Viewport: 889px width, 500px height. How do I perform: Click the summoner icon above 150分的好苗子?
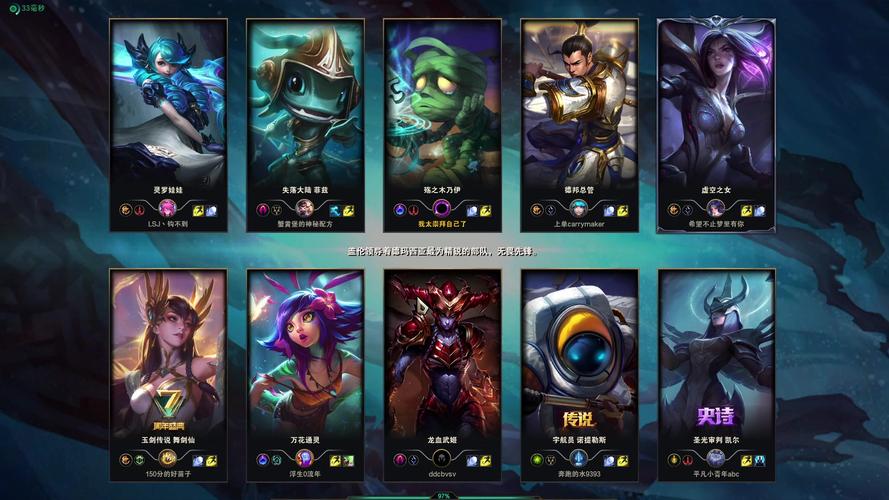[x=168, y=459]
